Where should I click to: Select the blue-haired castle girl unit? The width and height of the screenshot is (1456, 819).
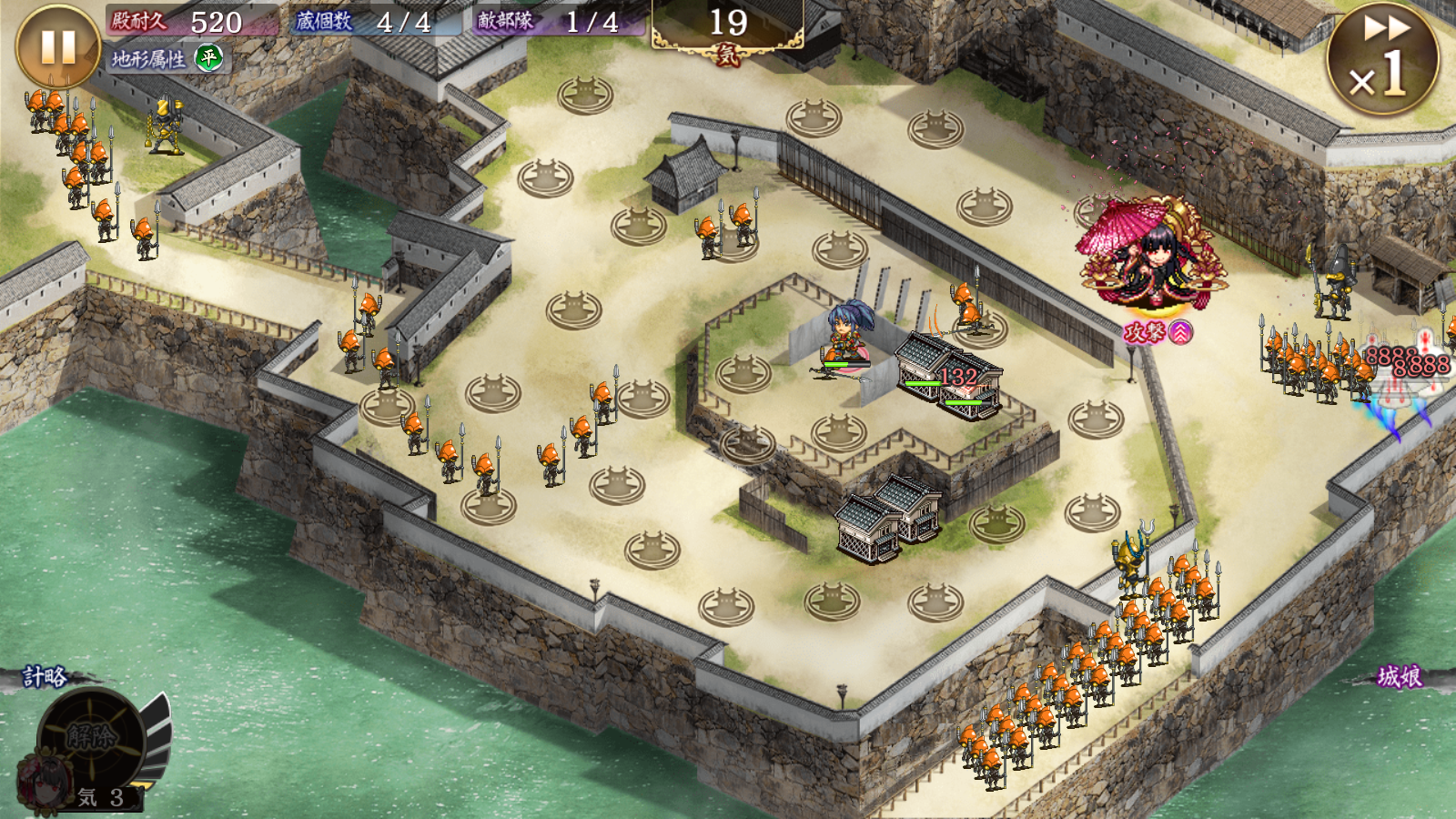pos(846,339)
